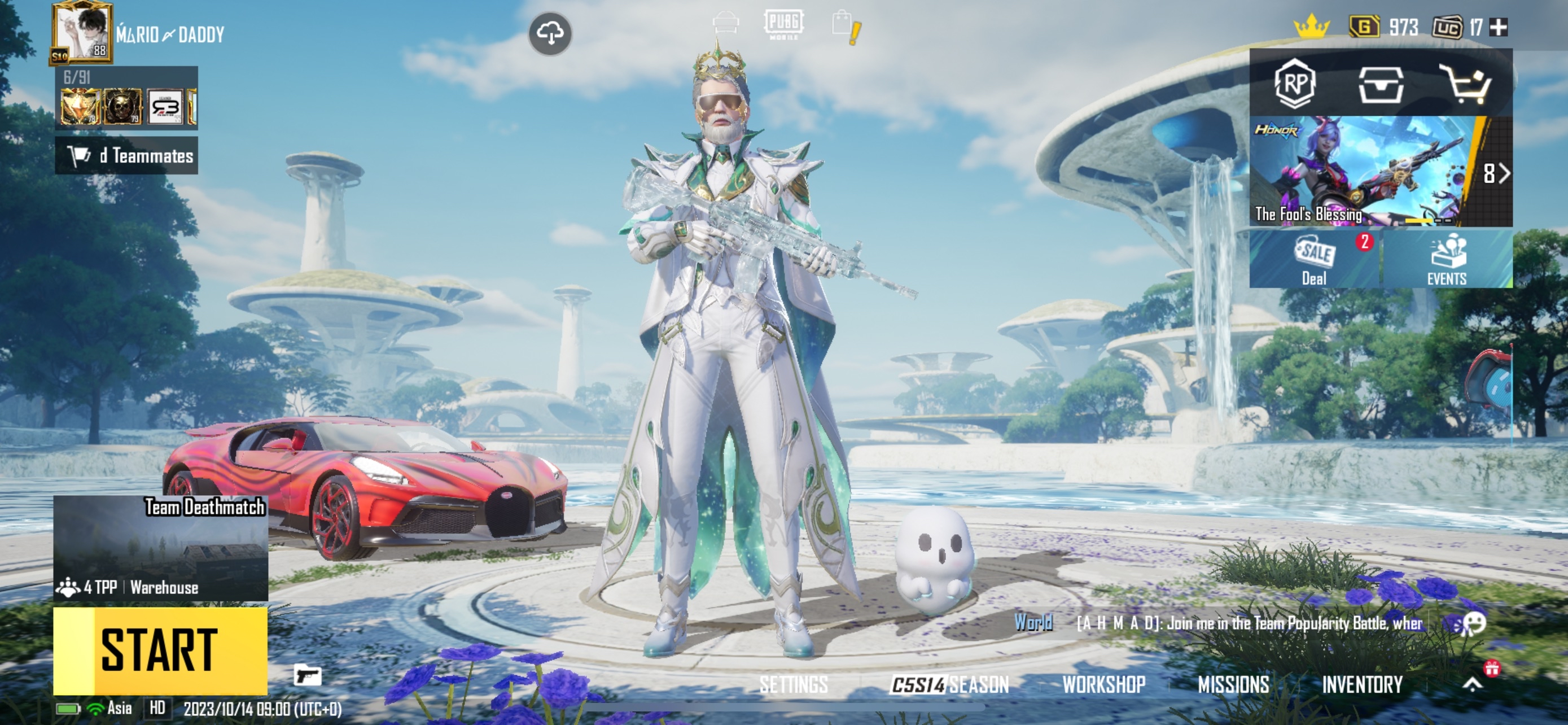
Task: Open the SALE Deal section
Action: tap(1315, 260)
